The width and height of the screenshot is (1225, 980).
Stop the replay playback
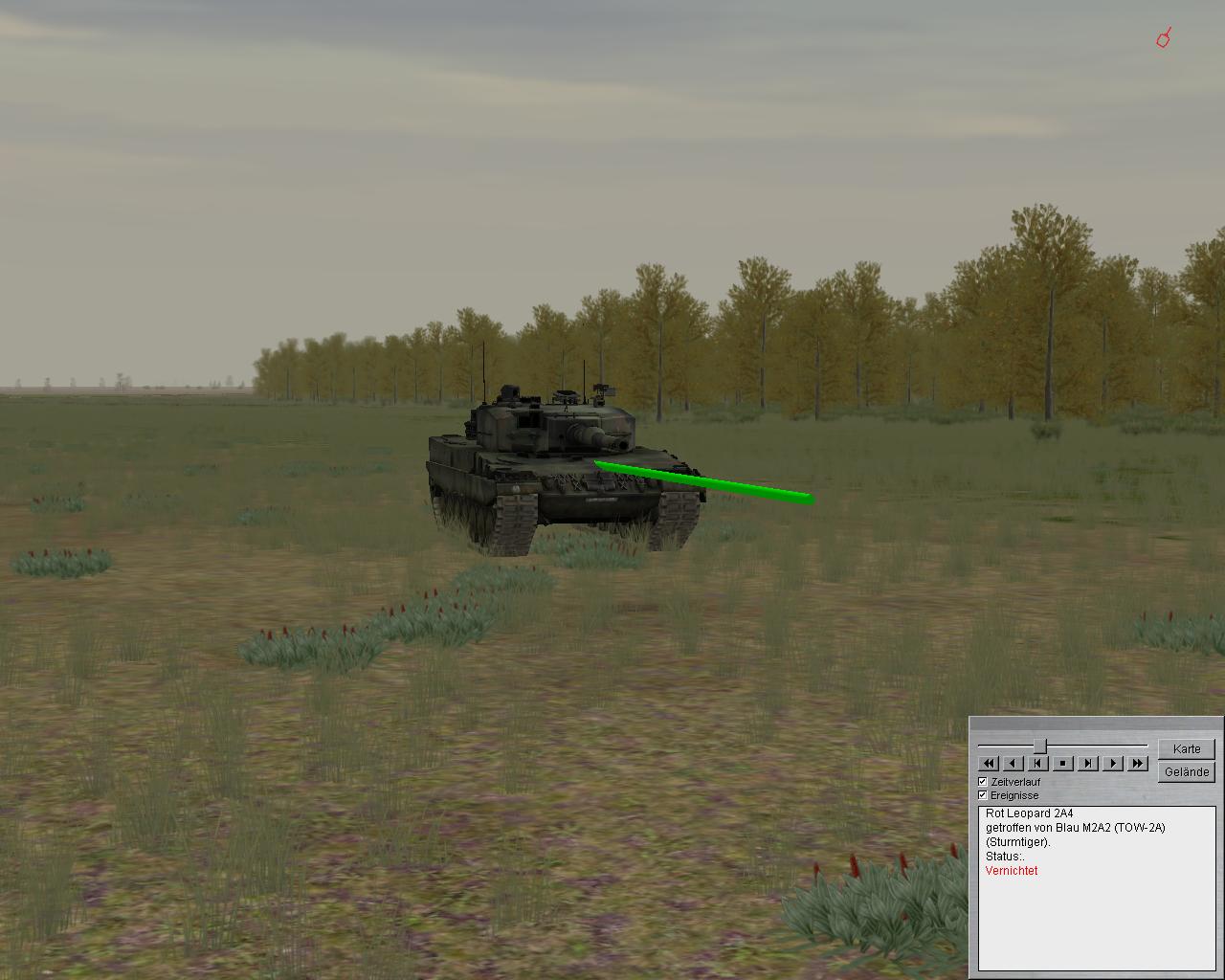pyautogui.click(x=1063, y=763)
